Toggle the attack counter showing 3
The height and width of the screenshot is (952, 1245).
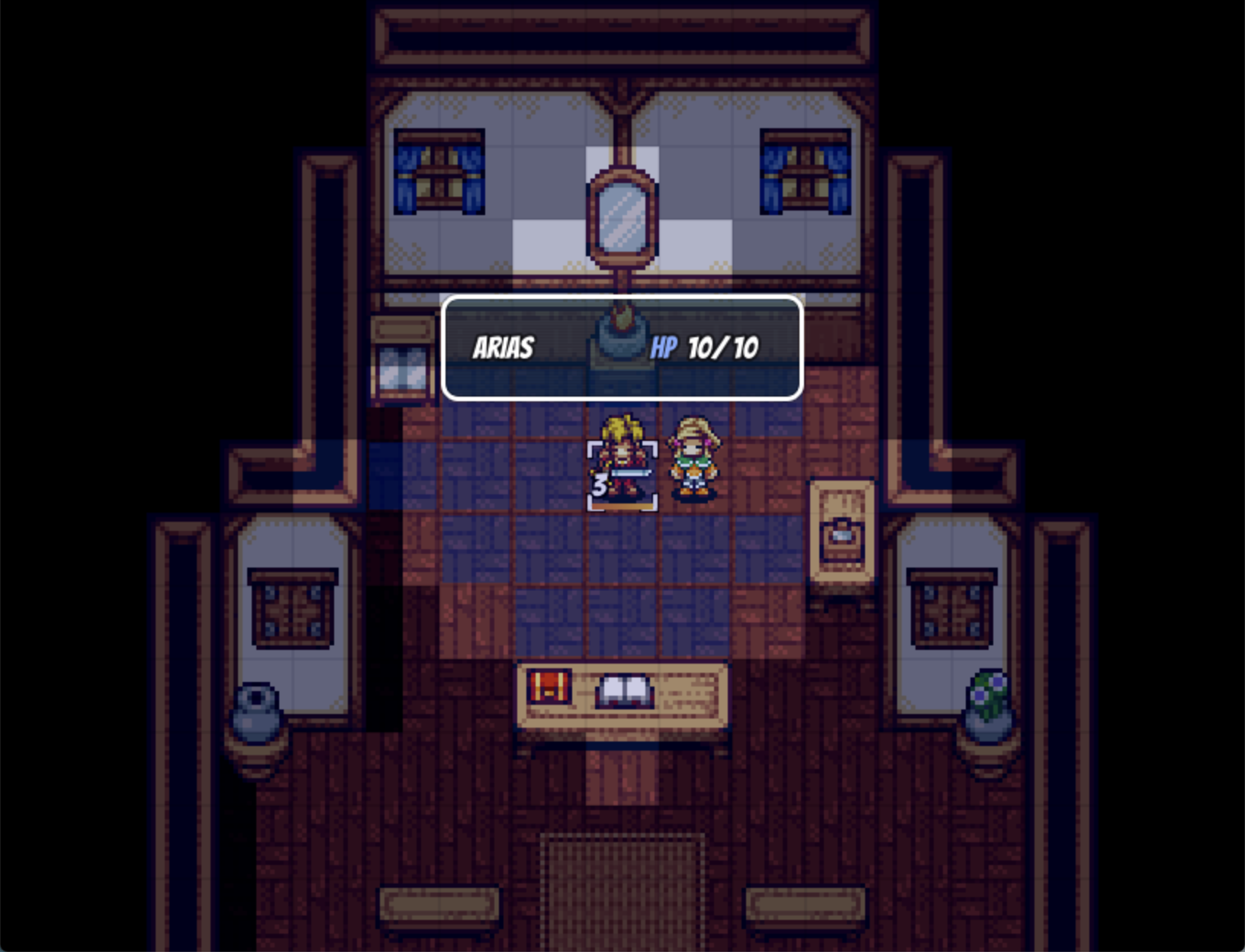(601, 483)
